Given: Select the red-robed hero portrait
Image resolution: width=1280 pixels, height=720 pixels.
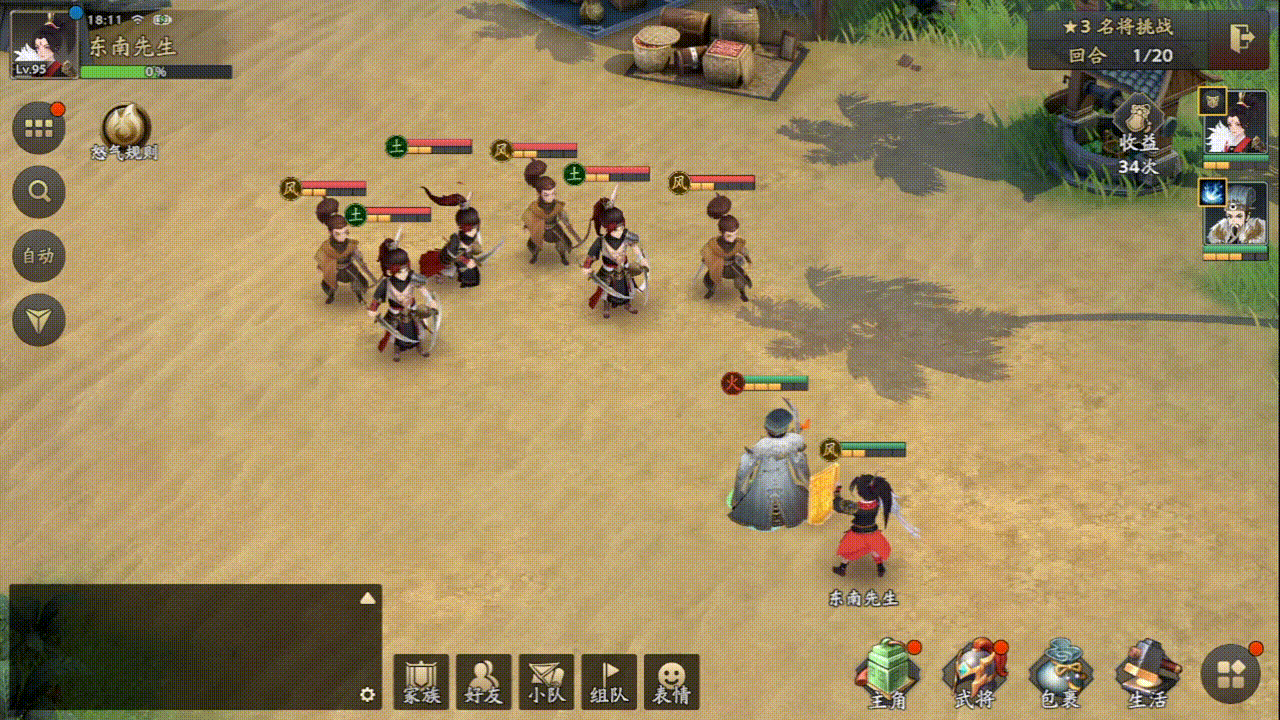Looking at the screenshot, I should (x=1235, y=127).
